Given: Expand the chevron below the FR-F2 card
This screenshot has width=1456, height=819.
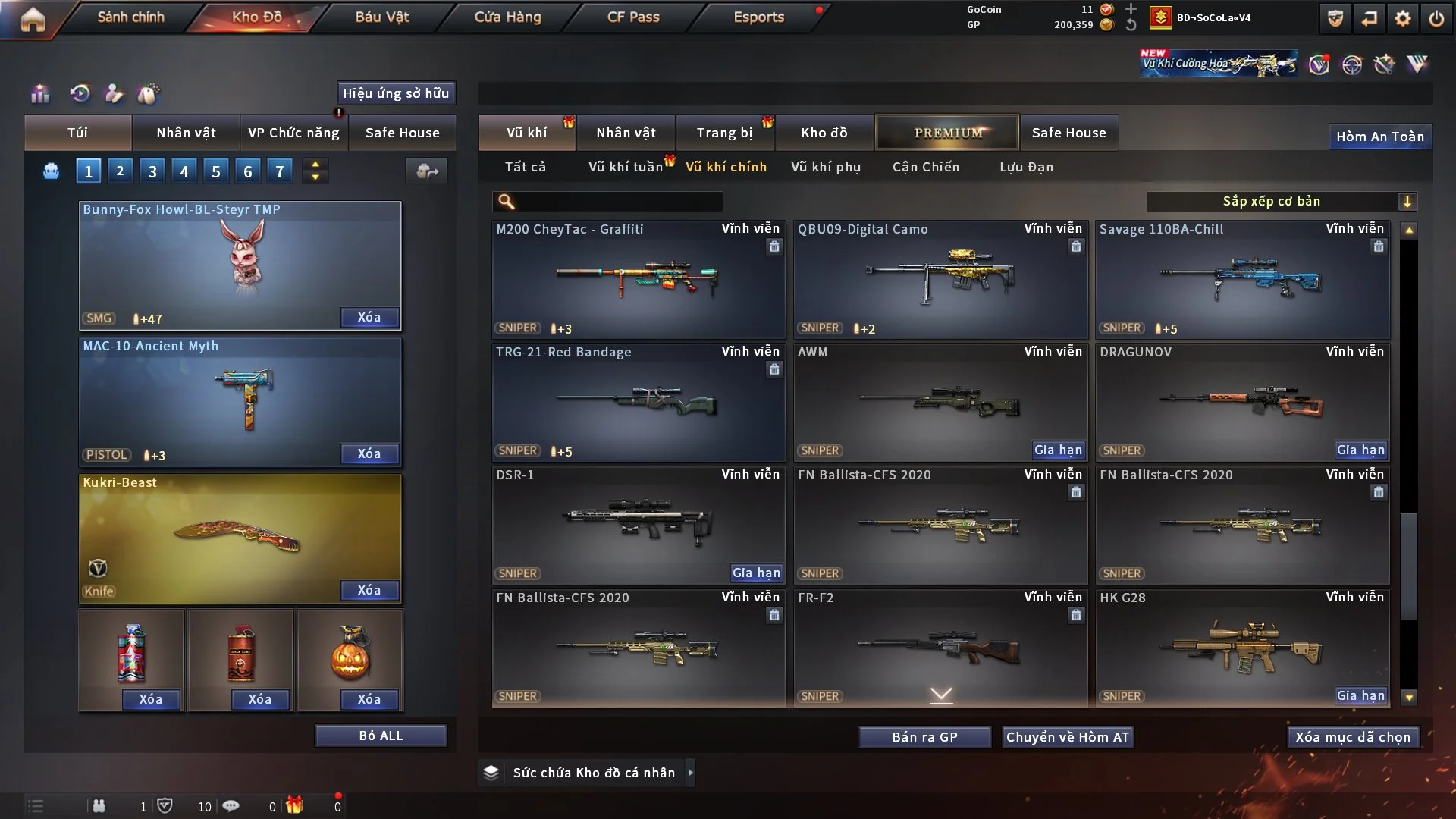Looking at the screenshot, I should click(x=942, y=693).
